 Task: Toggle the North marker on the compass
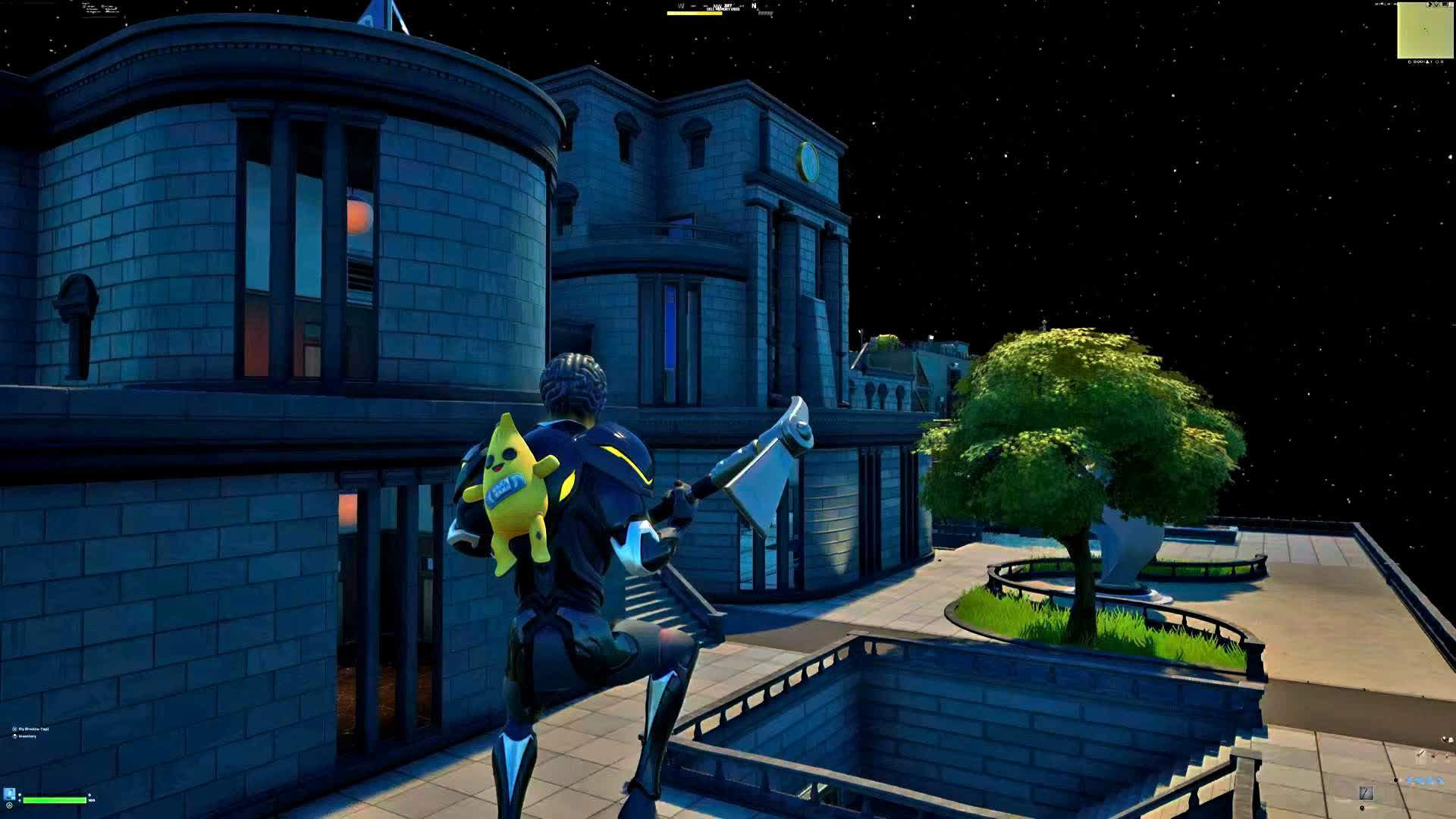coord(753,6)
